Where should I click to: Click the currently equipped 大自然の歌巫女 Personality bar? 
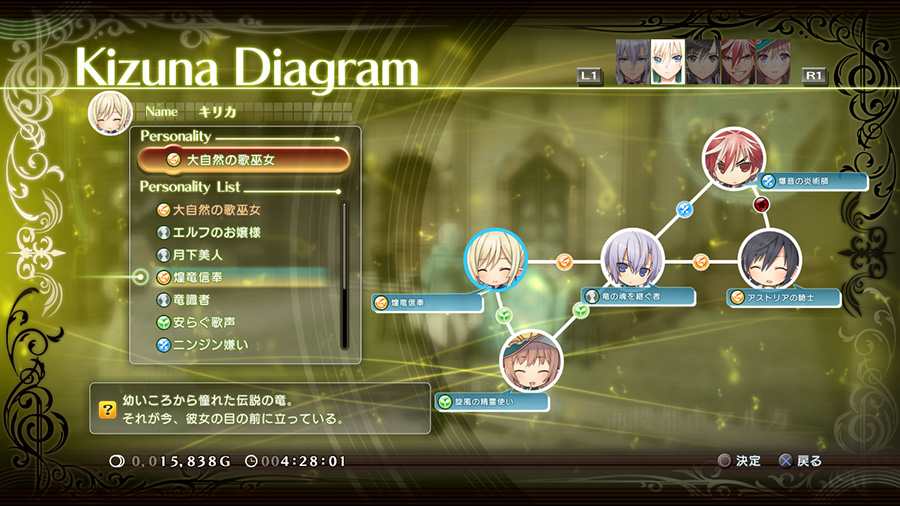(x=244, y=159)
